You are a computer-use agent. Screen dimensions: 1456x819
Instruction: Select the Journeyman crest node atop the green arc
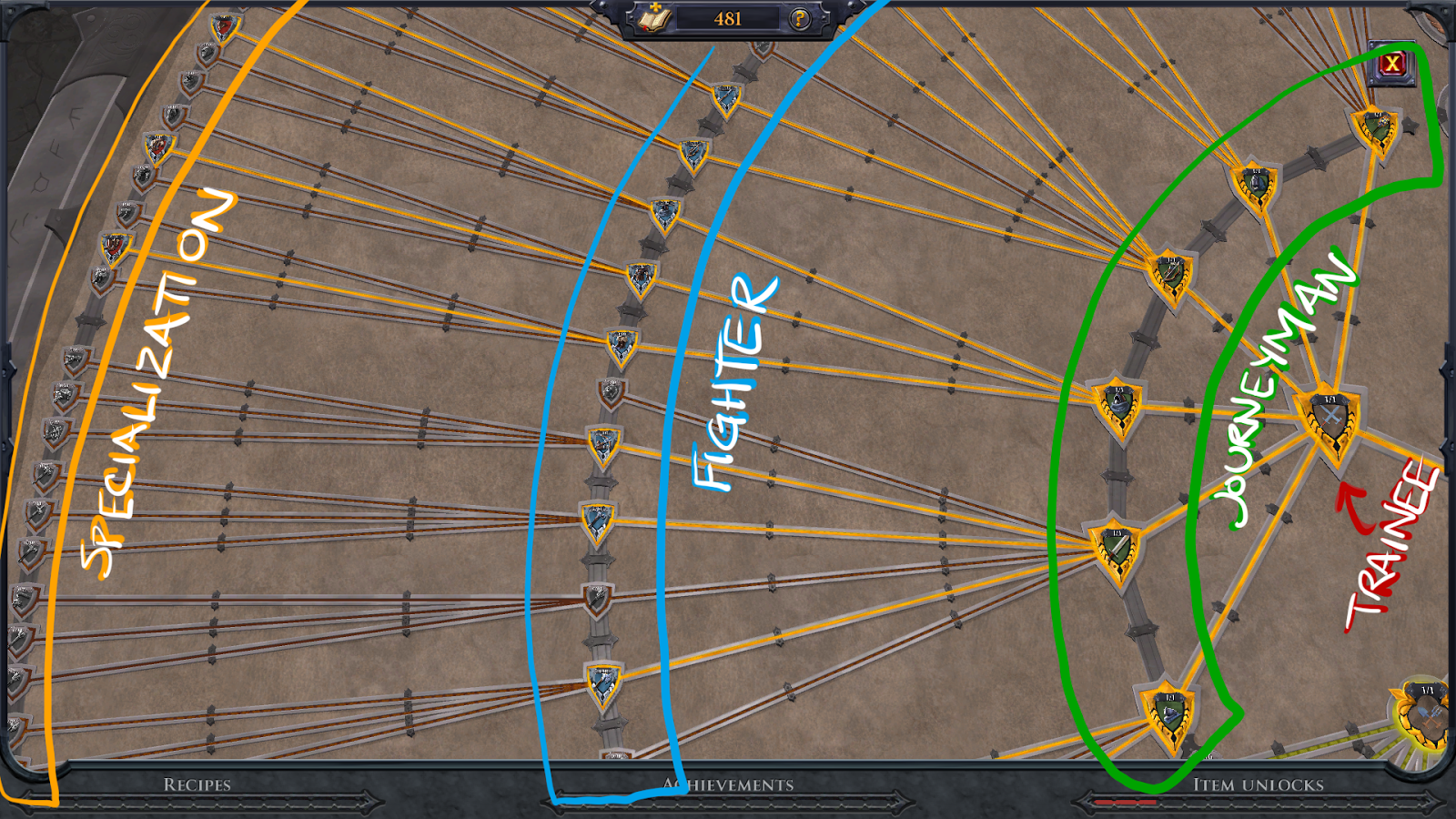point(1372,126)
